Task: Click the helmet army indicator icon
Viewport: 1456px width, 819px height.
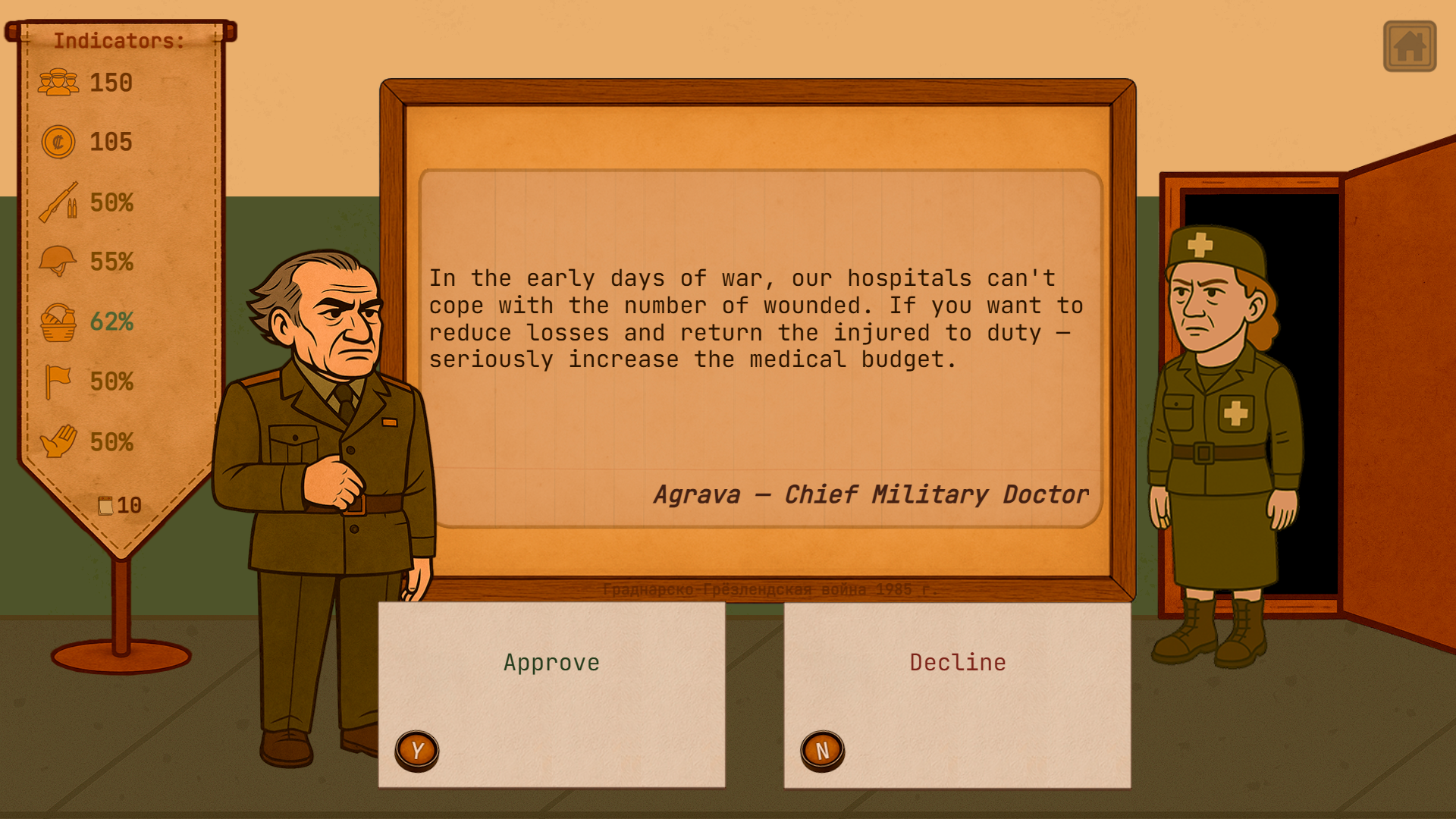Action: click(x=59, y=262)
